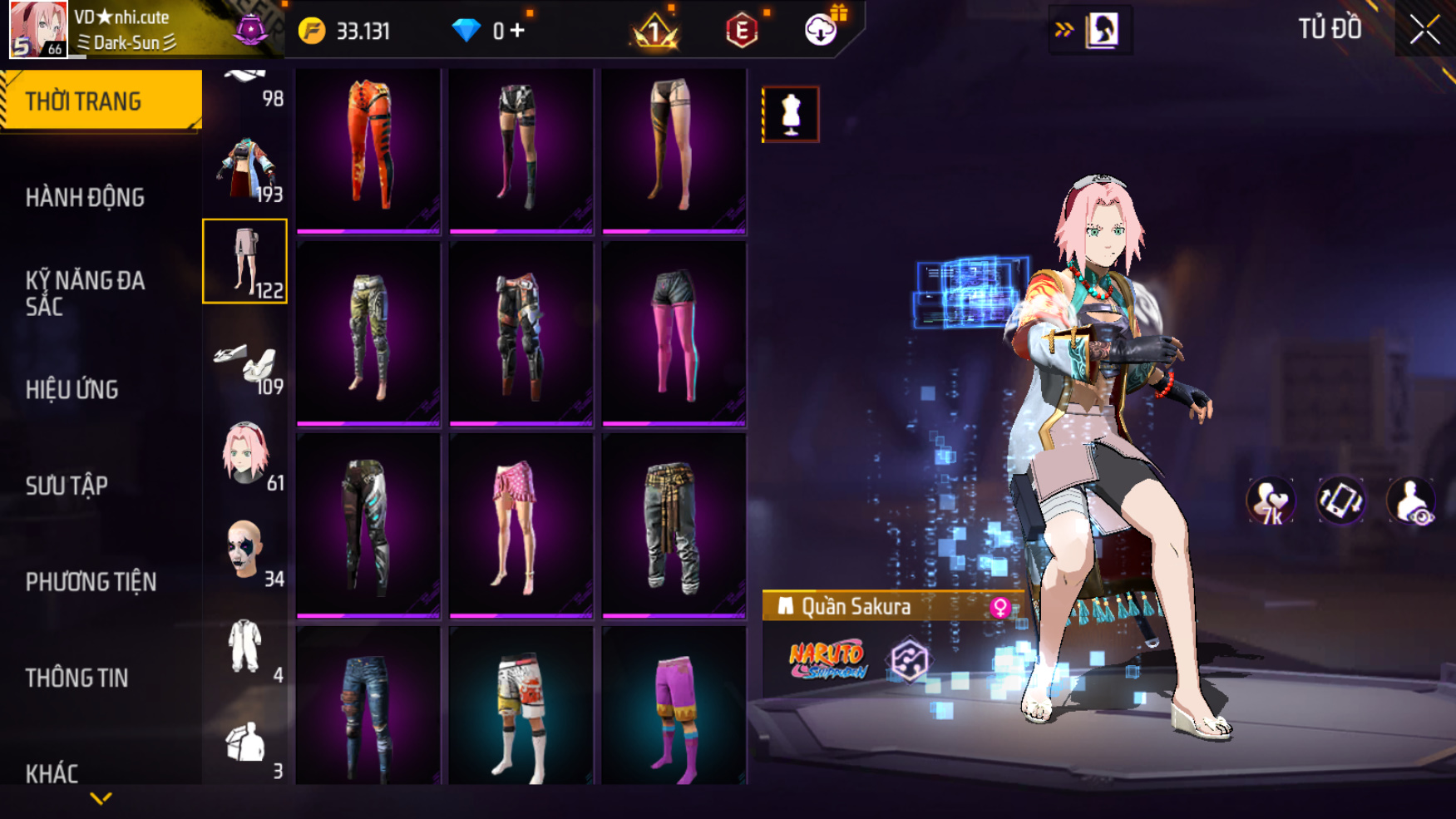1456x819 pixels.
Task: Switch to the Hành Động tab
Action: [85, 198]
